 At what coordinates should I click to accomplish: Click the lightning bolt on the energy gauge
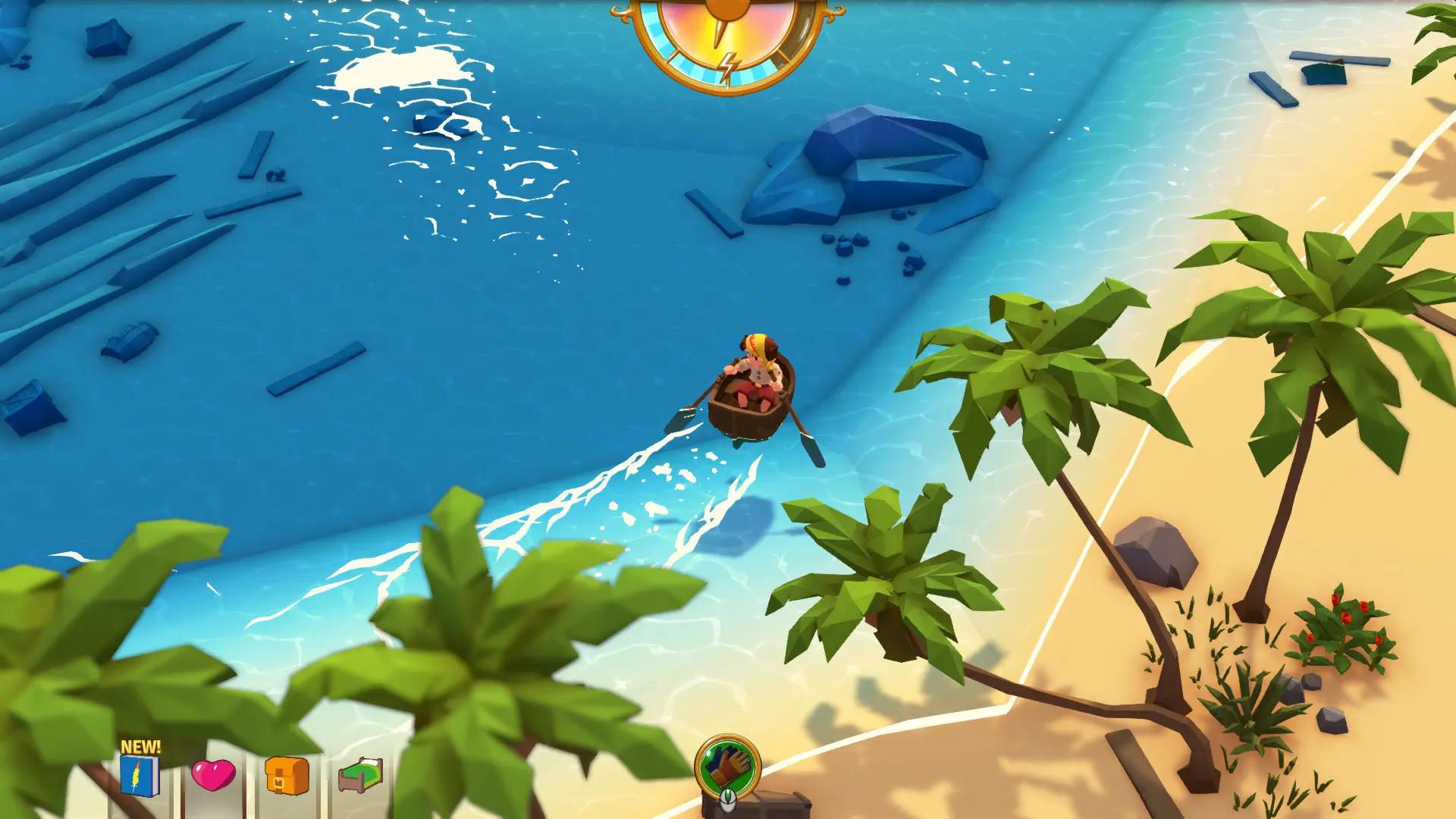730,67
